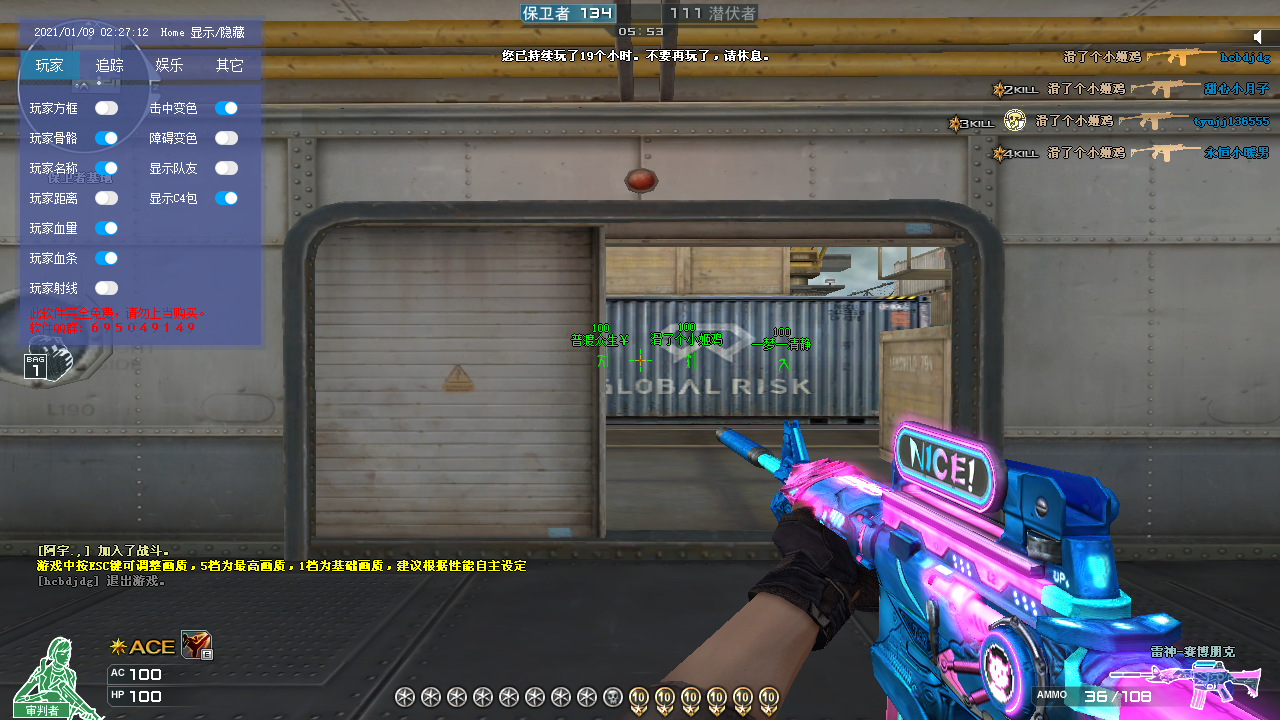The image size is (1280, 720).
Task: Switch off the 玩家名称 toggle
Action: pos(106,168)
